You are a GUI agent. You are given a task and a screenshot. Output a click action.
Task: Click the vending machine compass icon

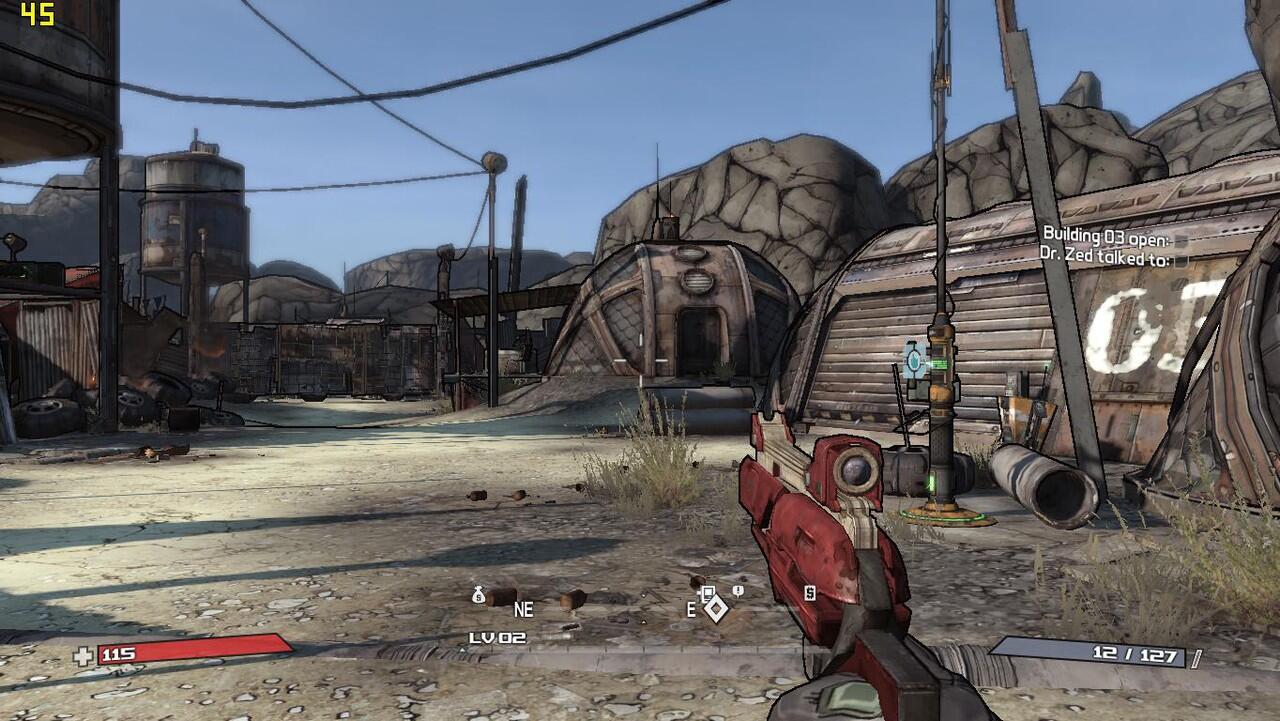coord(707,593)
